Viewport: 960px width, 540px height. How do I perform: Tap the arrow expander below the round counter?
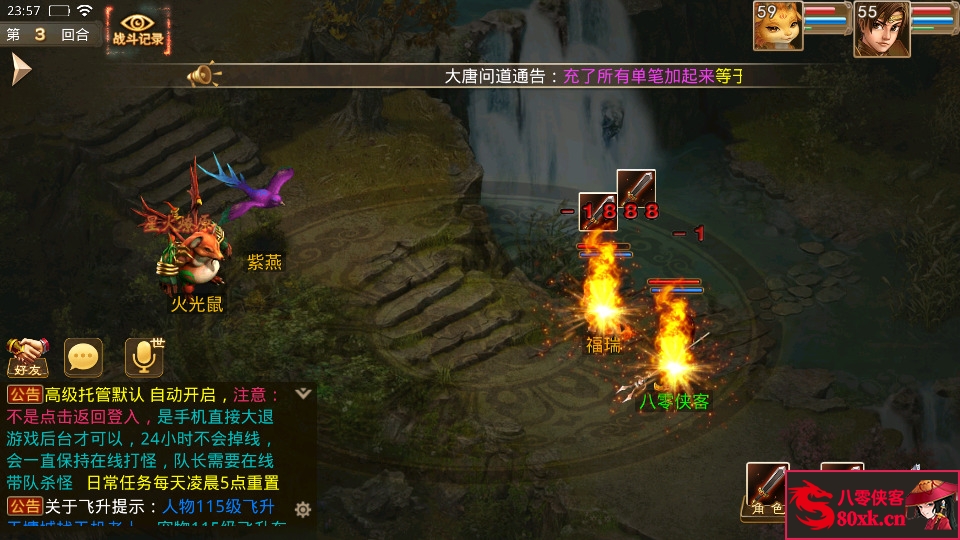click(21, 69)
